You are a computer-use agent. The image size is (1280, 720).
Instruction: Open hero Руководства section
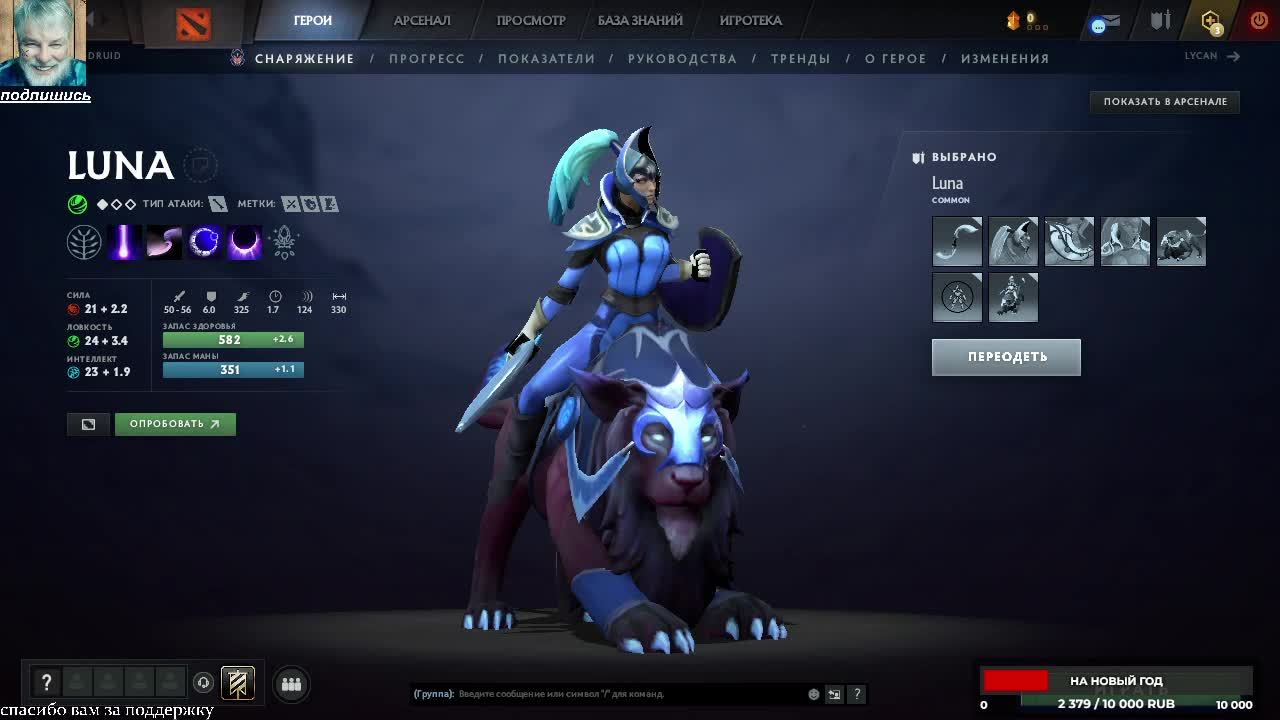(682, 59)
